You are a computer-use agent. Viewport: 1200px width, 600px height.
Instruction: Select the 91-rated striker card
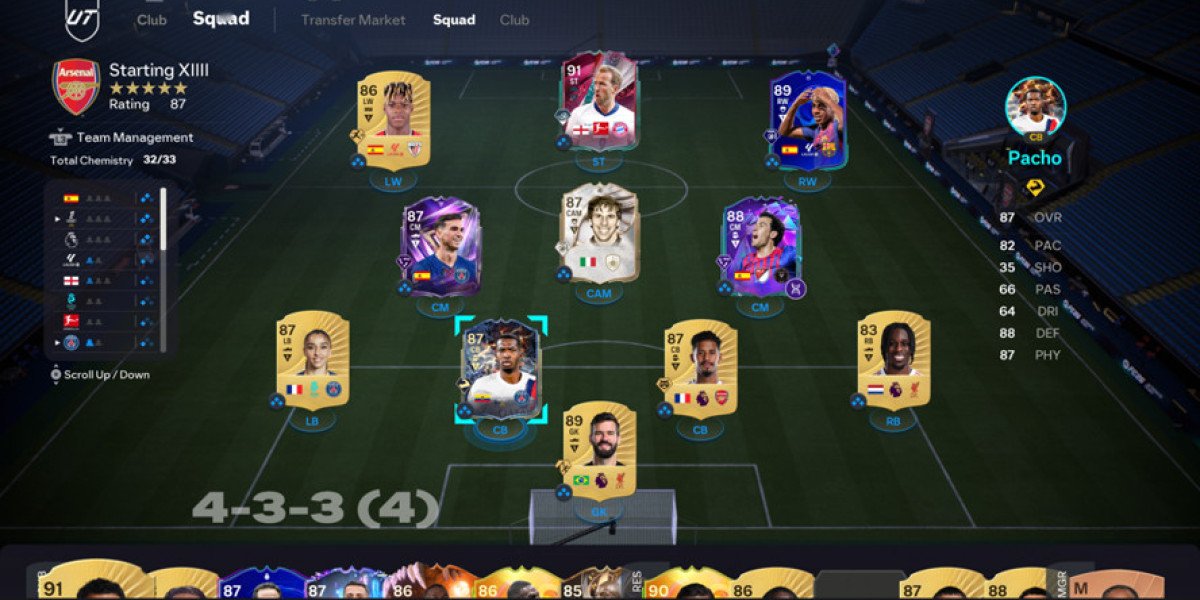click(x=600, y=100)
